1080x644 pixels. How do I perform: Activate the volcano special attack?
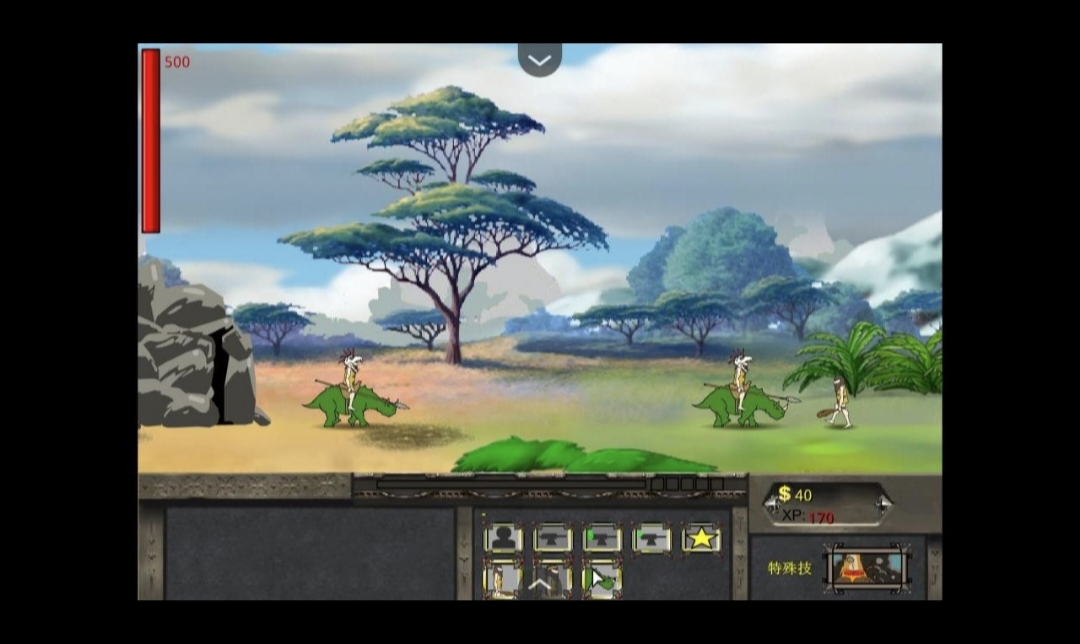[x=866, y=568]
